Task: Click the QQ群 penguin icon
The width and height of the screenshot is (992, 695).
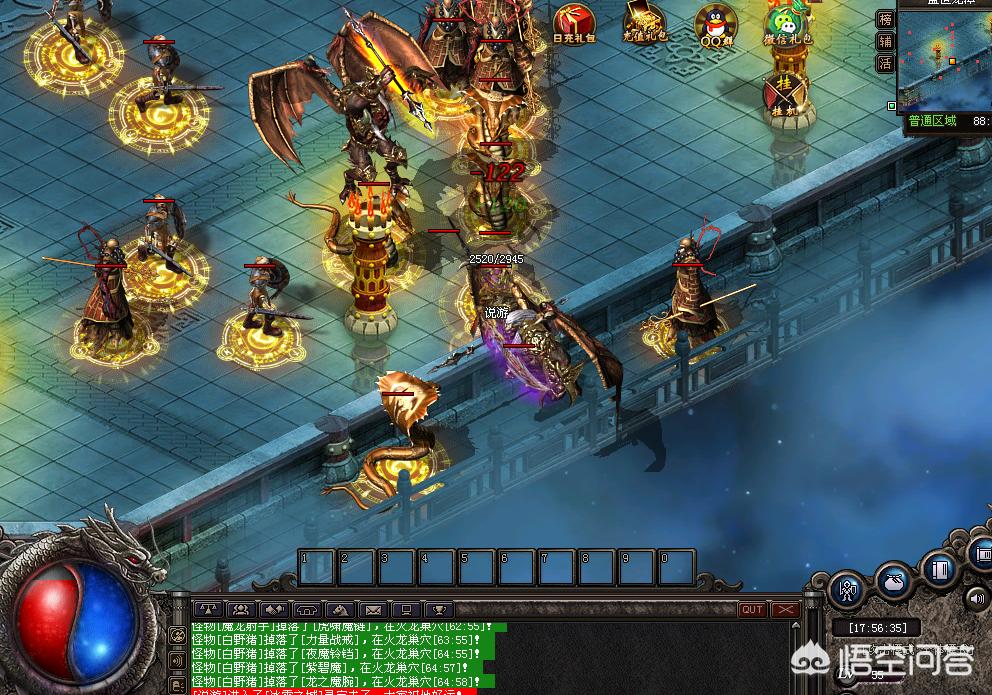Action: pyautogui.click(x=716, y=24)
